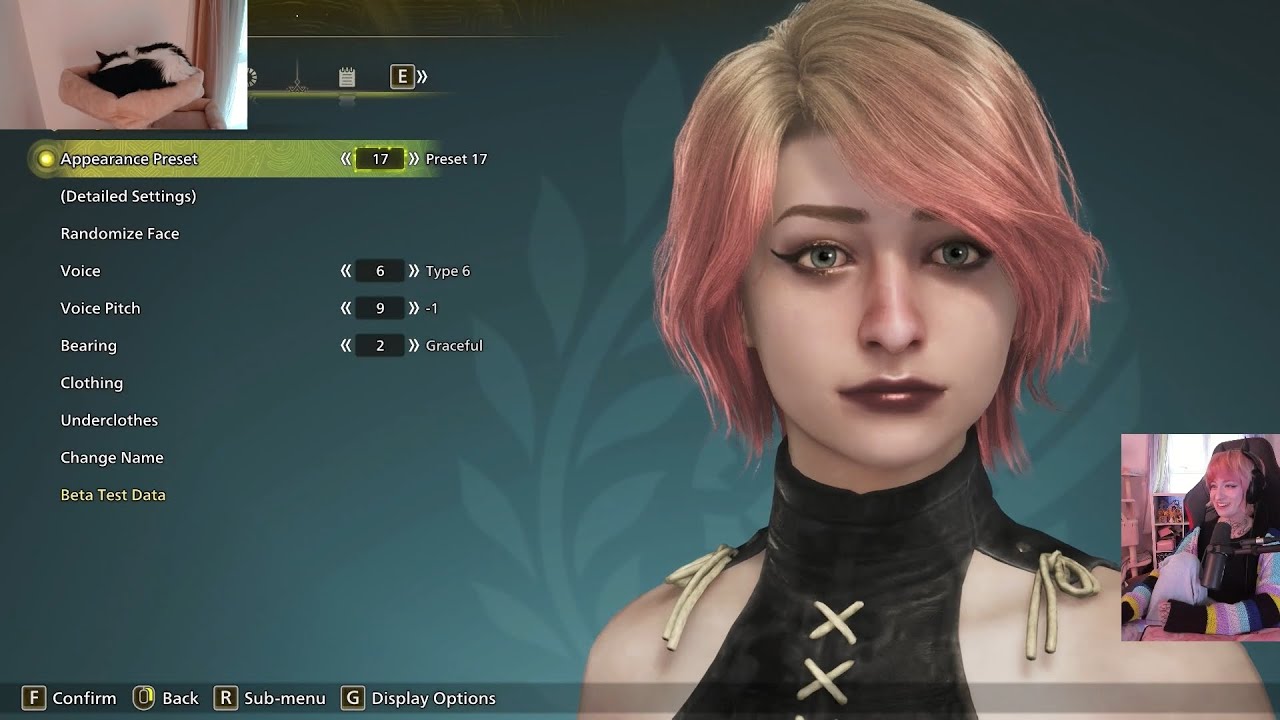The height and width of the screenshot is (720, 1280).
Task: Open the Underclothes menu entry
Action: pos(109,420)
